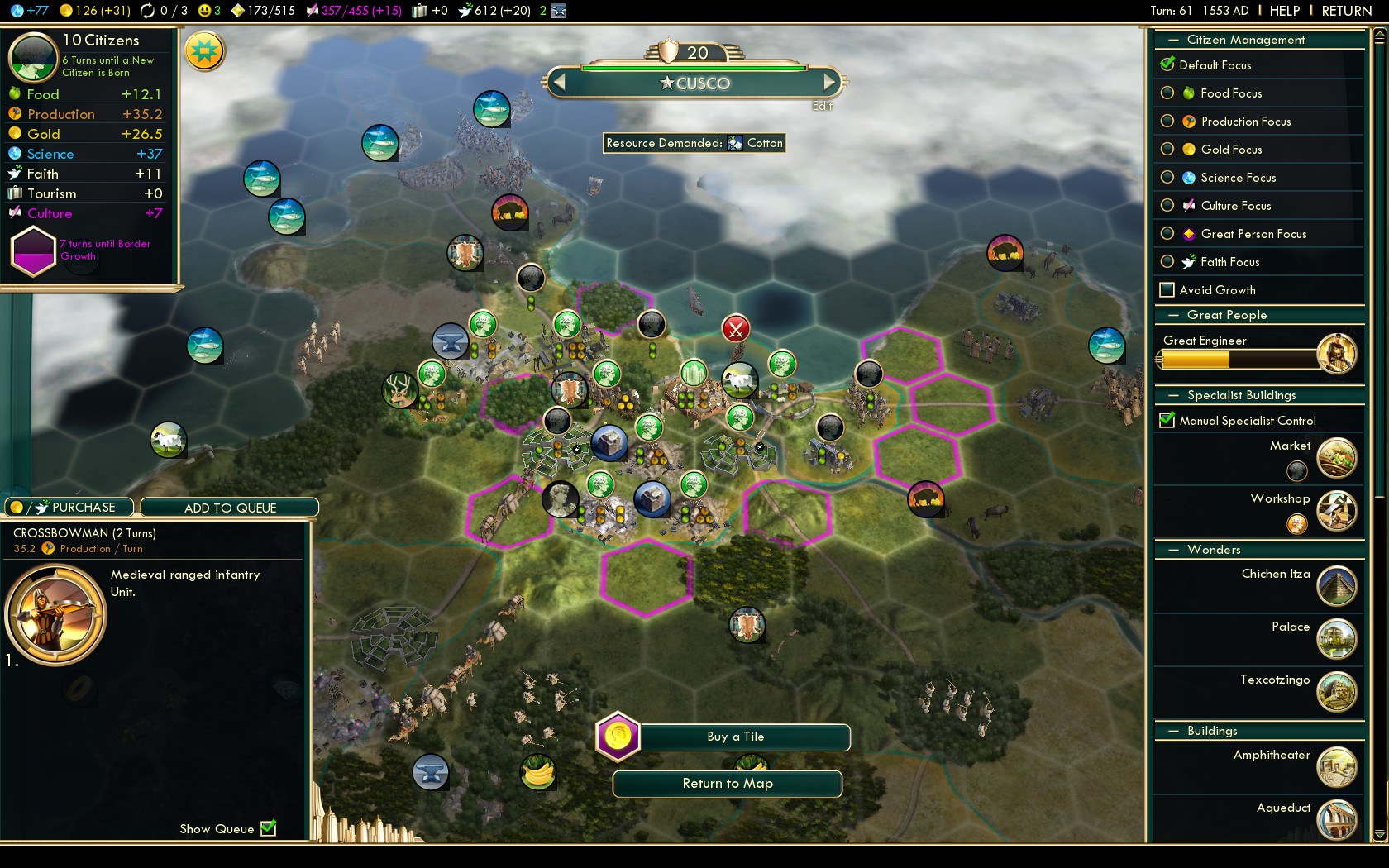Open the Purchase panel
The height and width of the screenshot is (868, 1389).
pos(70,508)
